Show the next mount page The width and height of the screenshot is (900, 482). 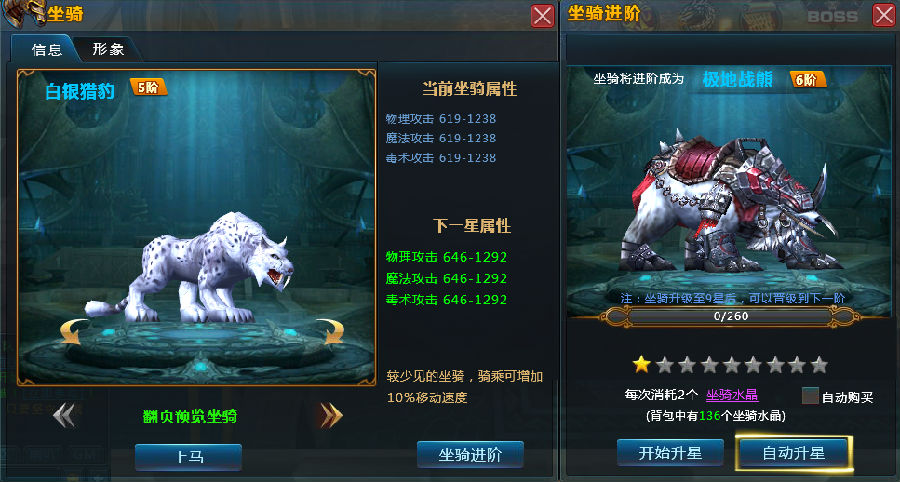pos(330,415)
